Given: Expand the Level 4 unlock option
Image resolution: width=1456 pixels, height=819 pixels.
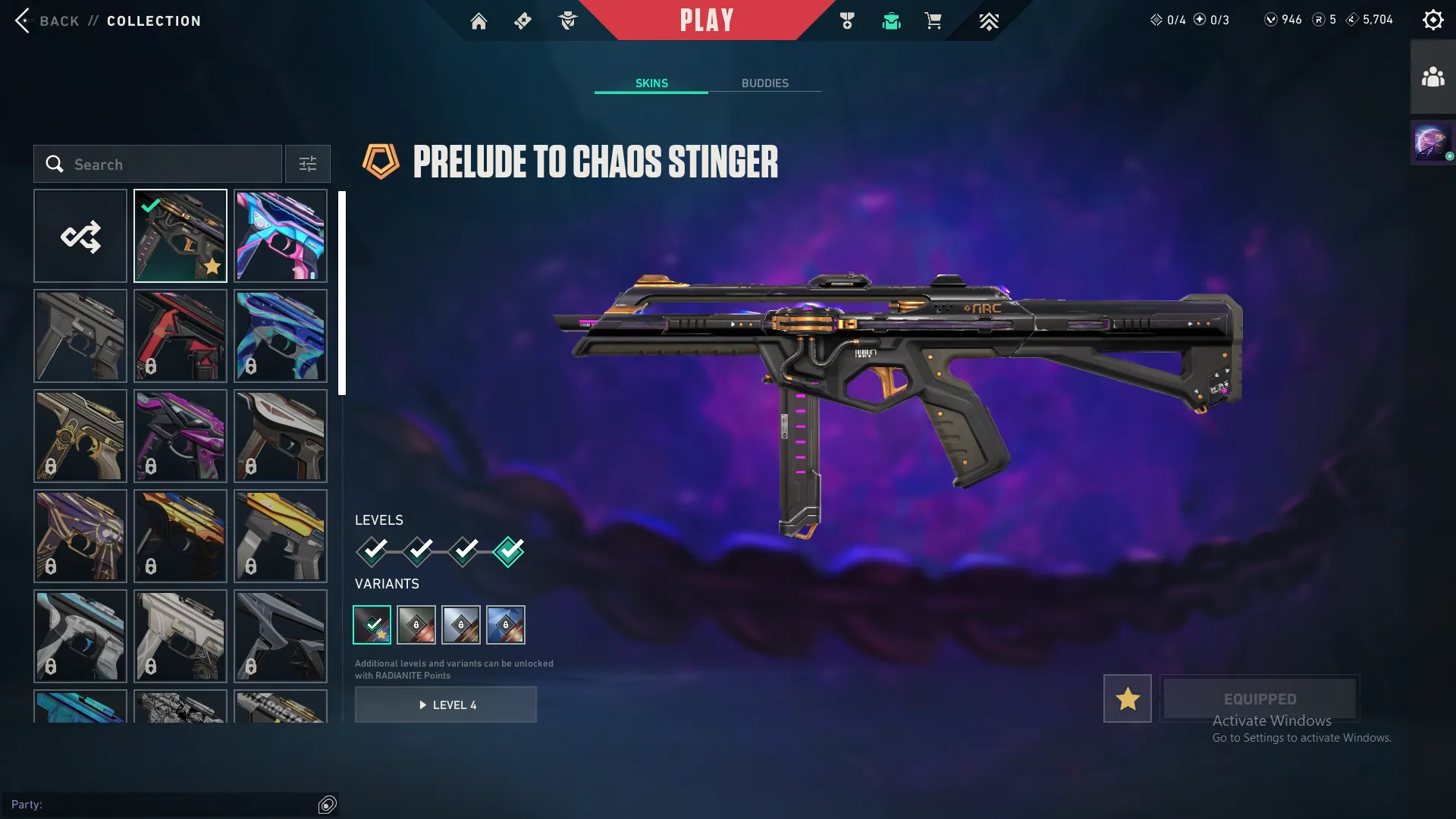Looking at the screenshot, I should pyautogui.click(x=446, y=704).
